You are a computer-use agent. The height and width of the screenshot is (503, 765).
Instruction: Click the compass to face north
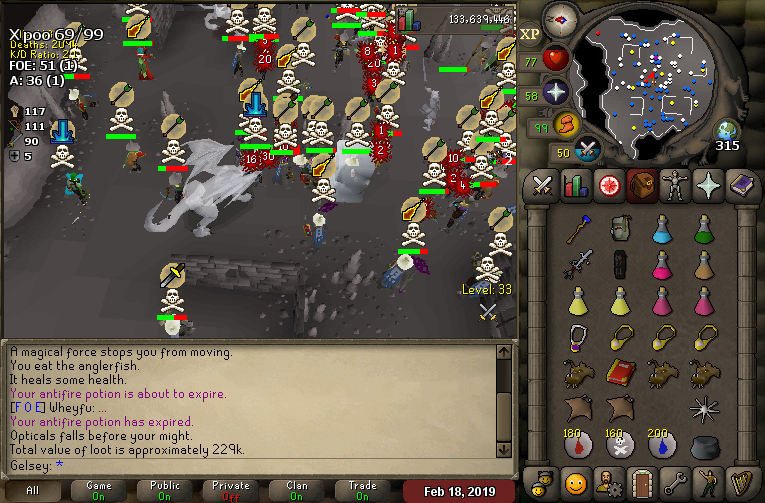point(561,19)
